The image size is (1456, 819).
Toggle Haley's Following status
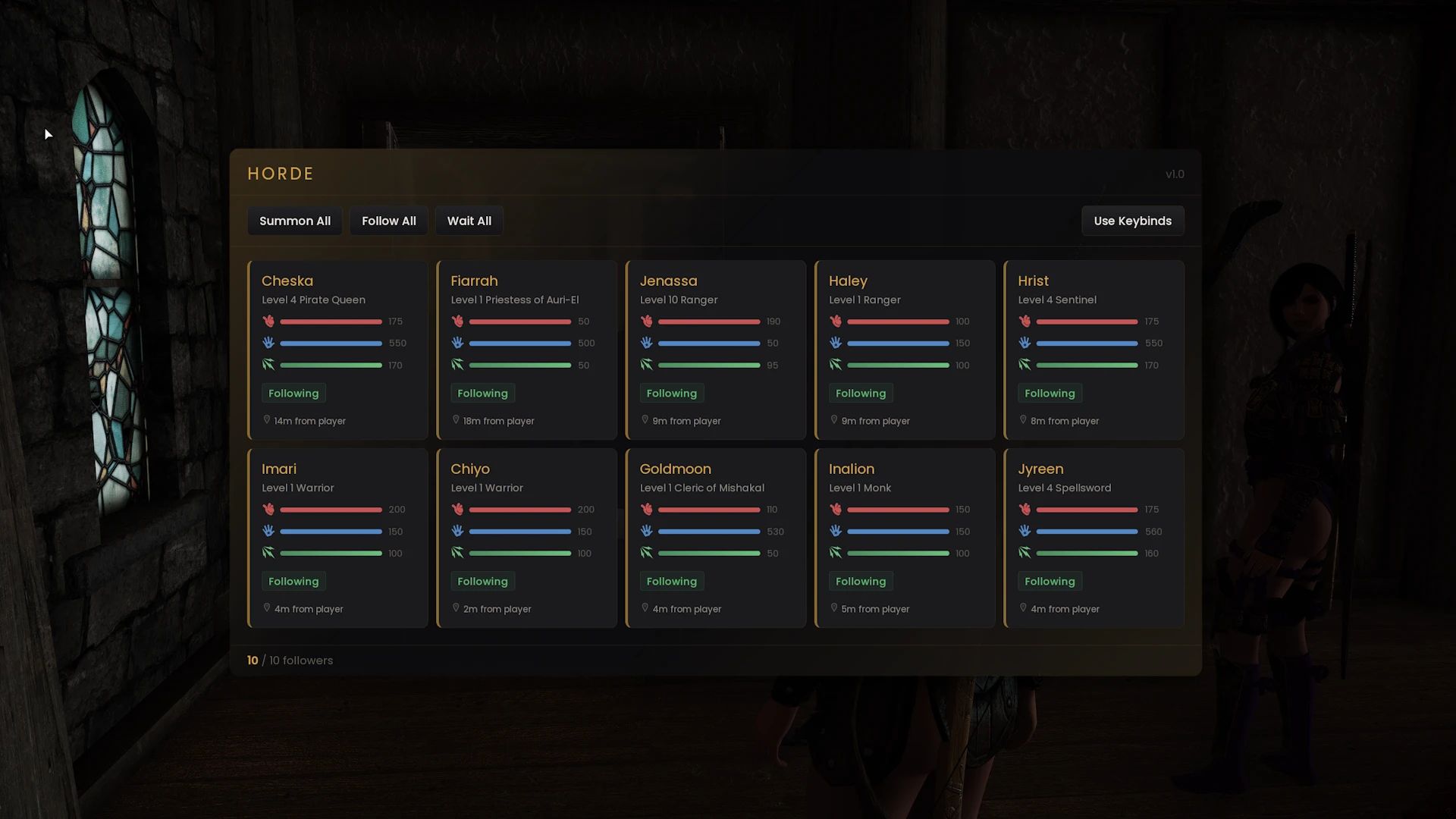[861, 393]
